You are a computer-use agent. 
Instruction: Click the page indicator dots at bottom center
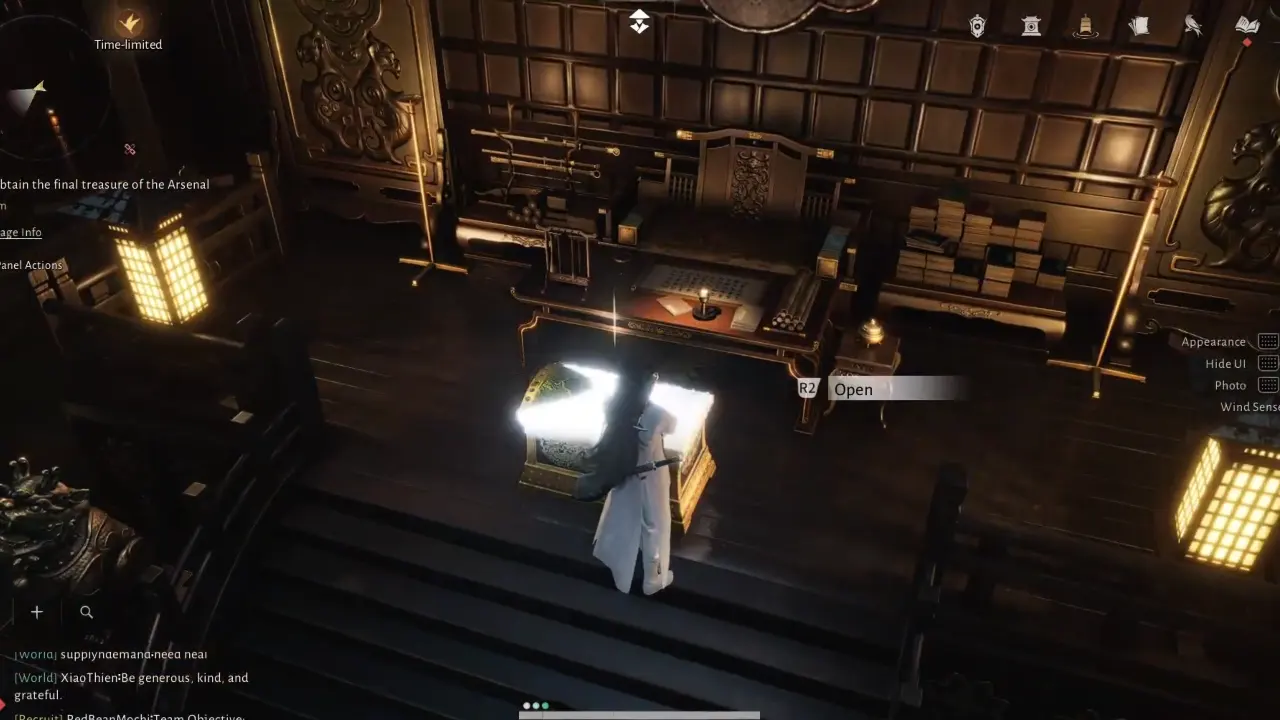coord(535,704)
